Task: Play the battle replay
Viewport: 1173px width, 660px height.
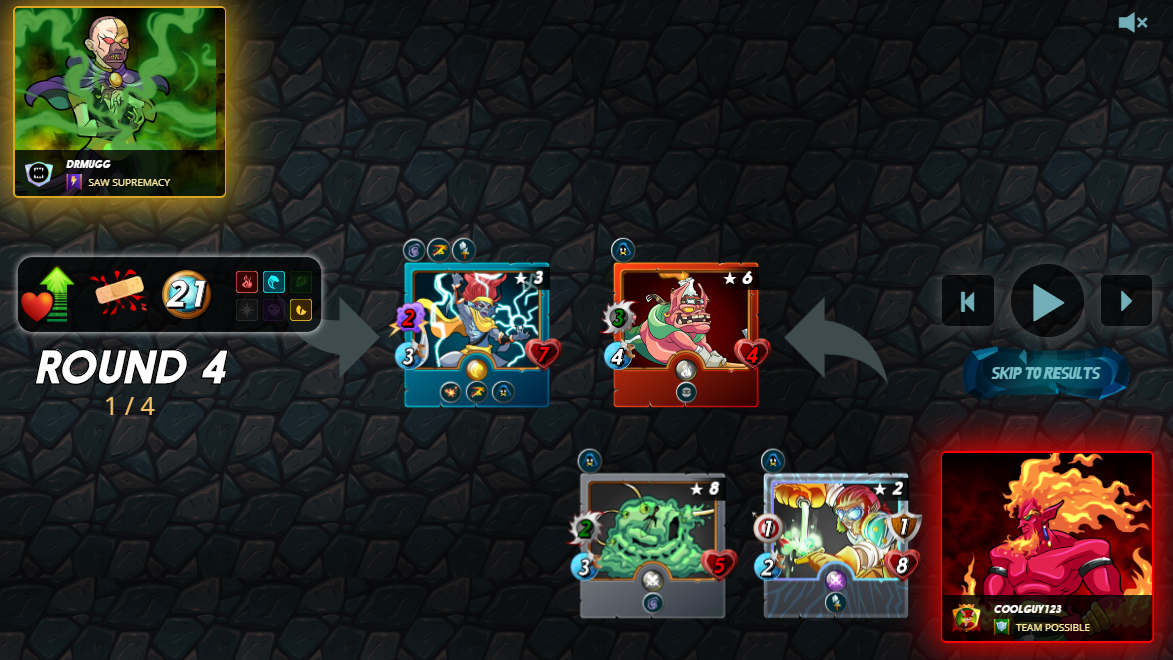Action: 1047,301
